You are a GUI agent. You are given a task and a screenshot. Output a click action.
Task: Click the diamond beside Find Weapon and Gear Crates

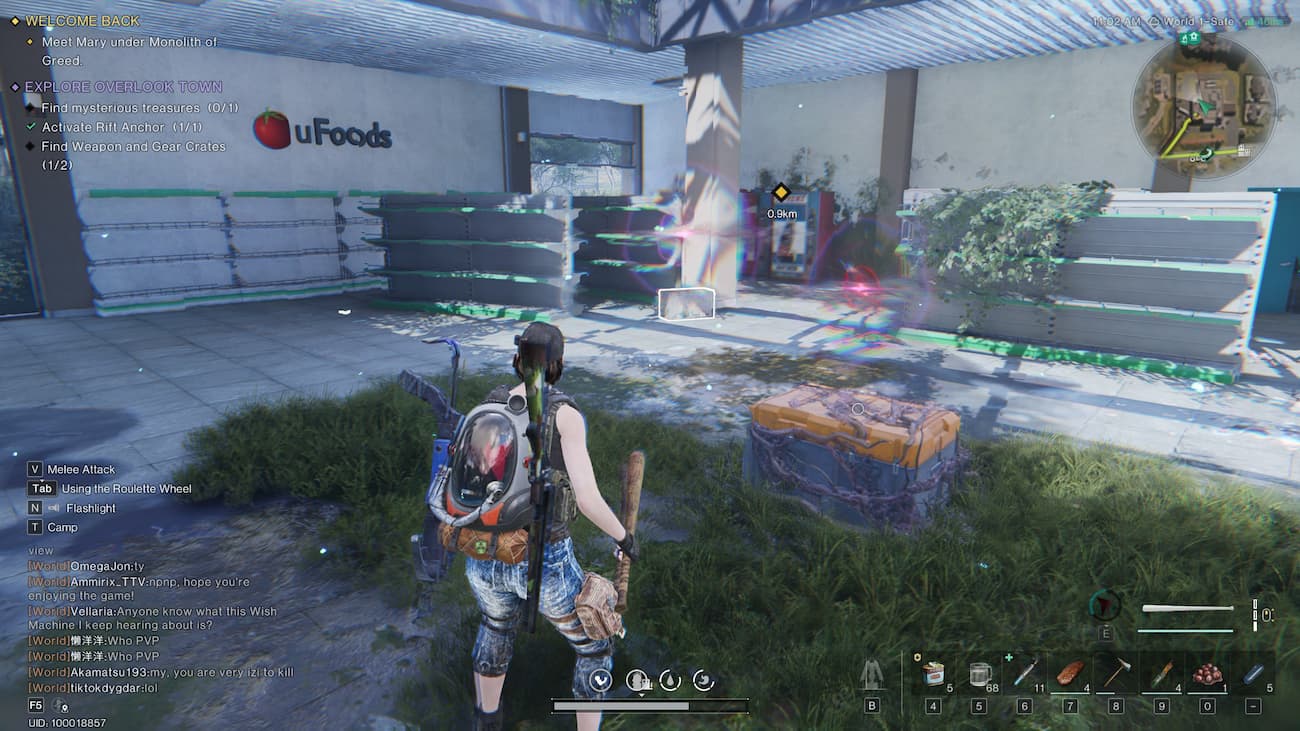[31, 146]
